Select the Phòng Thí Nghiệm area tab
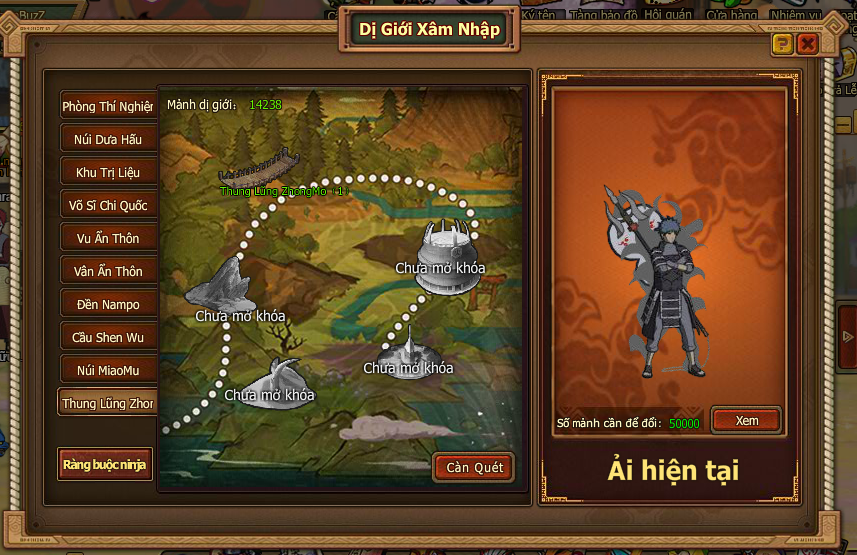 (107, 106)
